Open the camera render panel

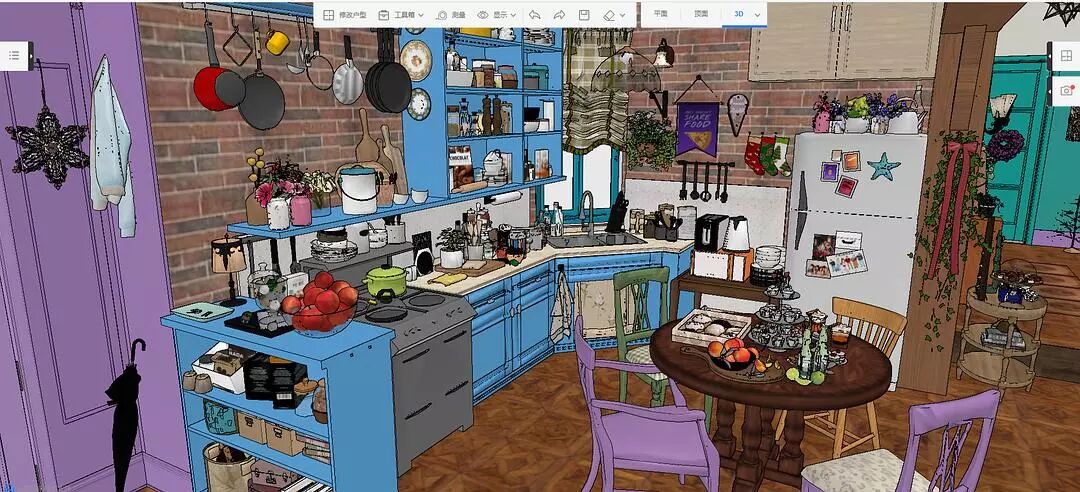1066,91
